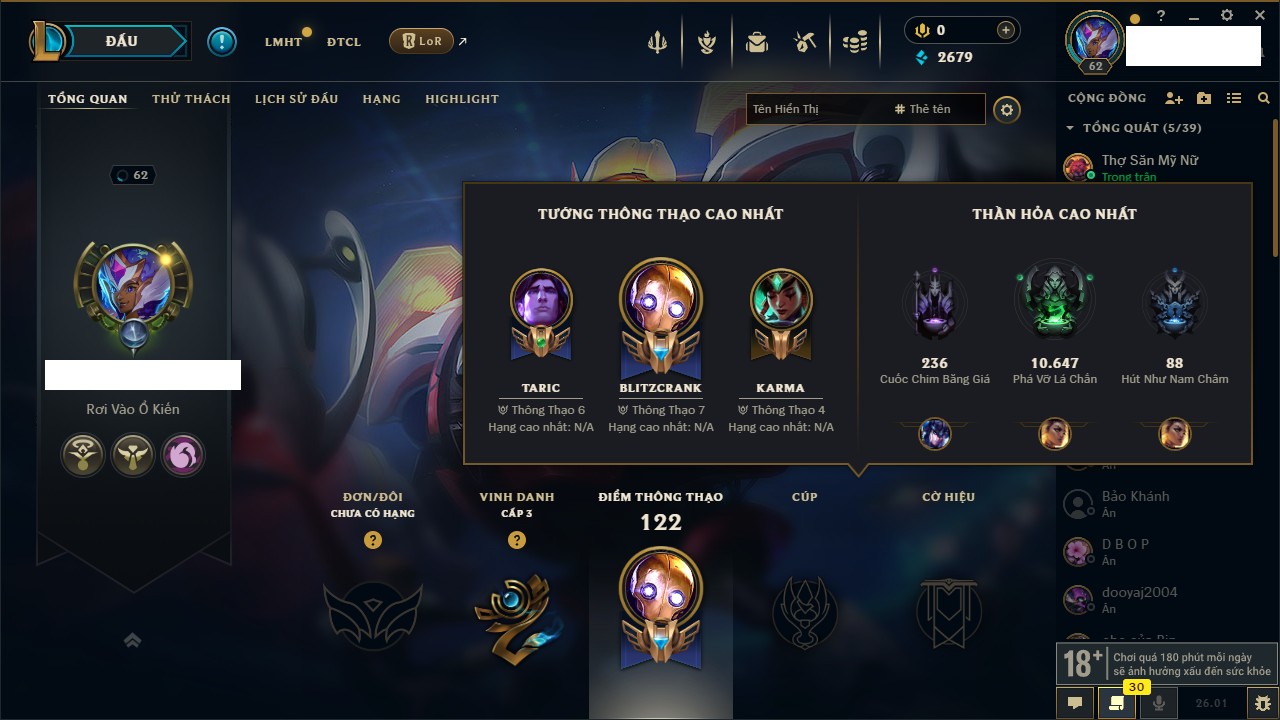The image size is (1280, 720).
Task: Select Bảo Khánh in the friends list
Action: point(1135,497)
